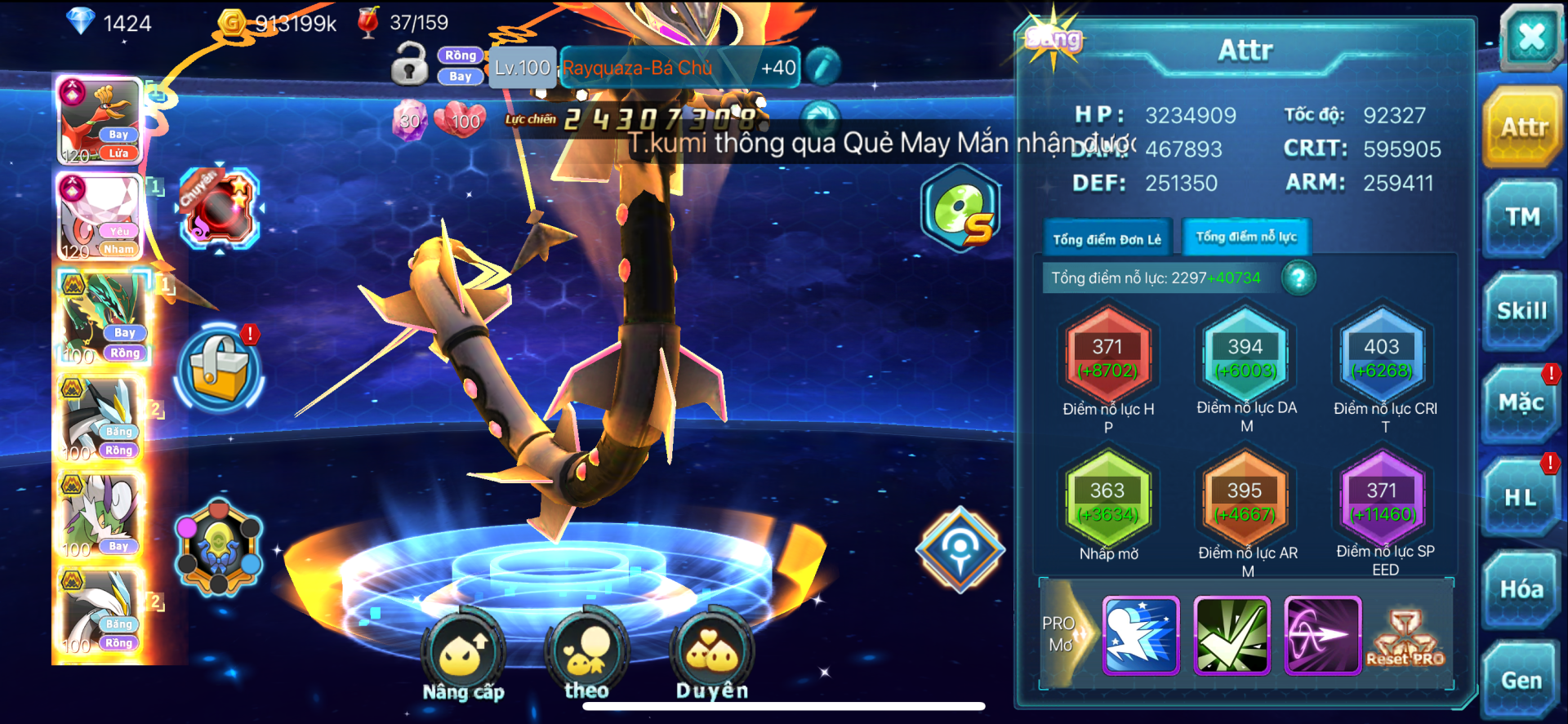Select the Tổng điểm Đơn Lẻ tab
Image resolution: width=1568 pixels, height=724 pixels.
point(1107,239)
